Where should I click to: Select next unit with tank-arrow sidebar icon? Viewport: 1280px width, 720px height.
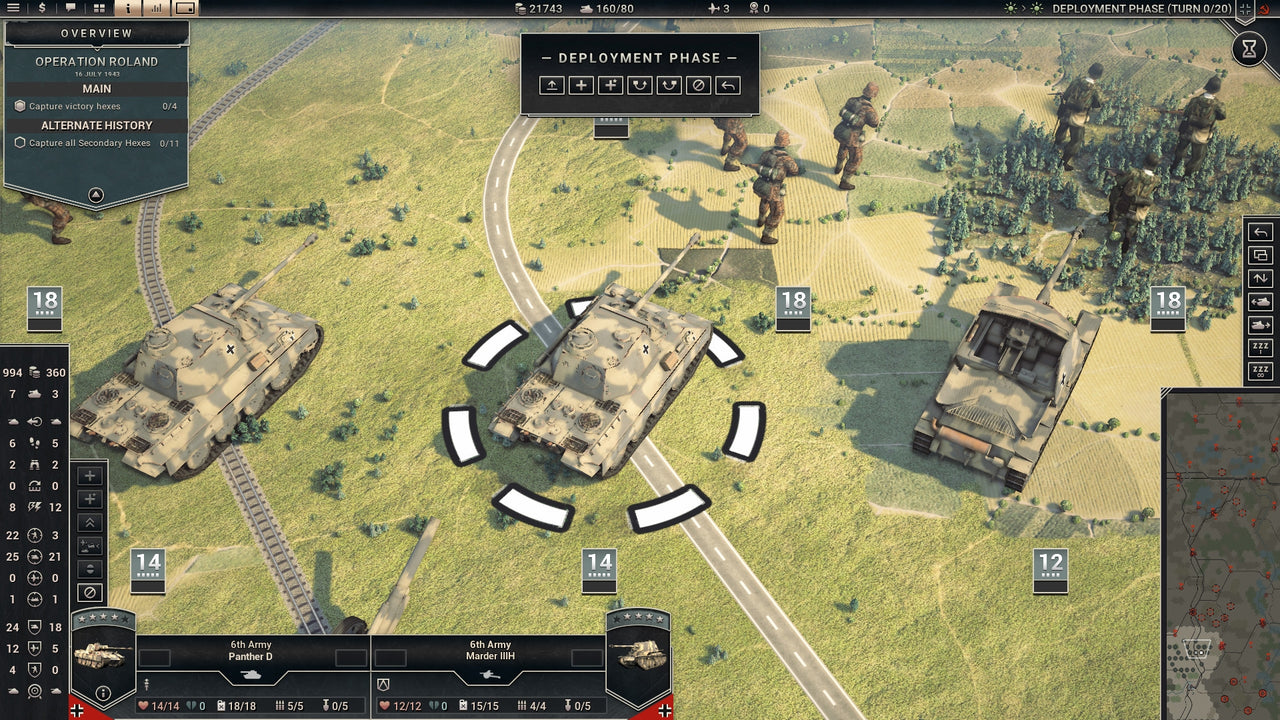(x=1259, y=323)
